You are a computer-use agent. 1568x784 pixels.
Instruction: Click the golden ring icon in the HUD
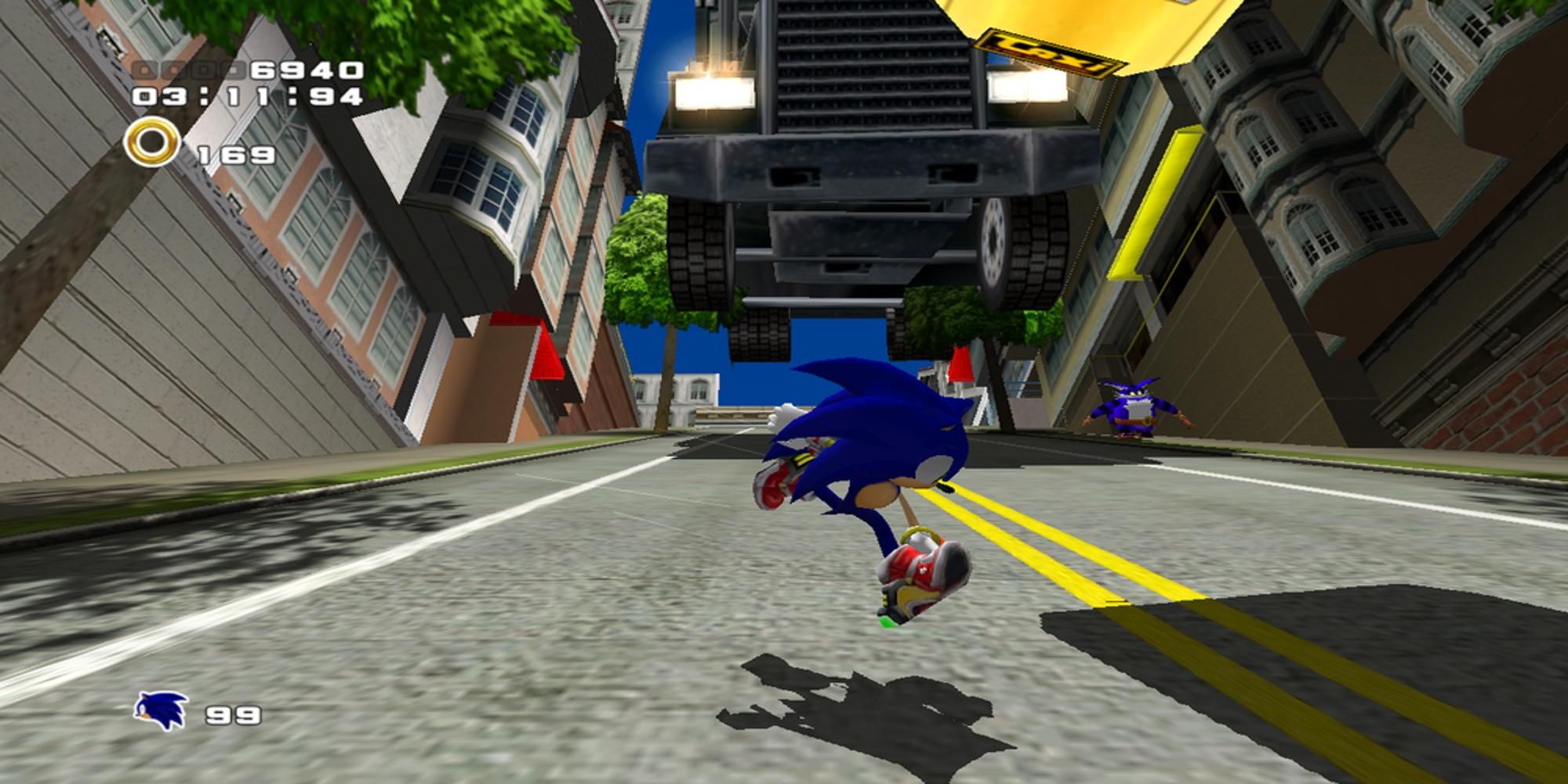click(151, 142)
